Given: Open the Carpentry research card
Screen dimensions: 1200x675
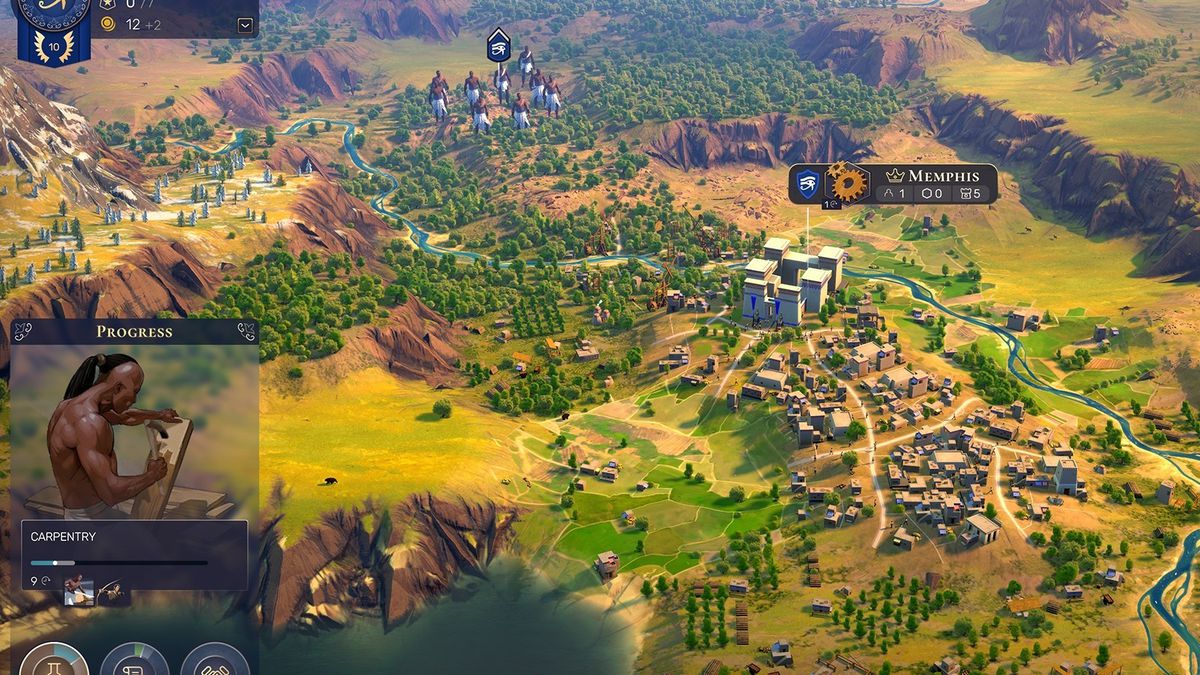Looking at the screenshot, I should [134, 553].
